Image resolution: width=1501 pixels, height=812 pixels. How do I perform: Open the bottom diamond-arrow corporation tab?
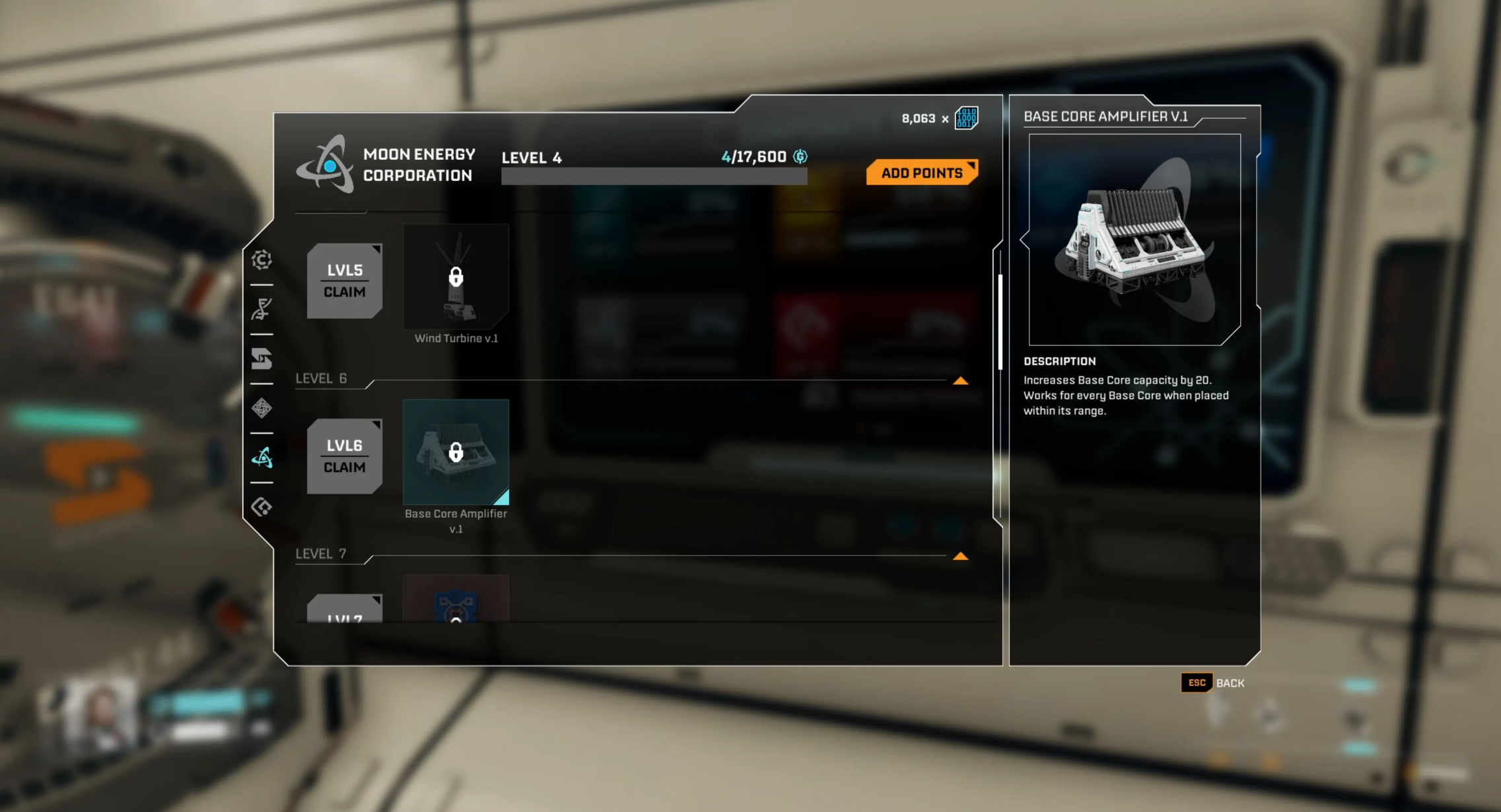point(262,507)
